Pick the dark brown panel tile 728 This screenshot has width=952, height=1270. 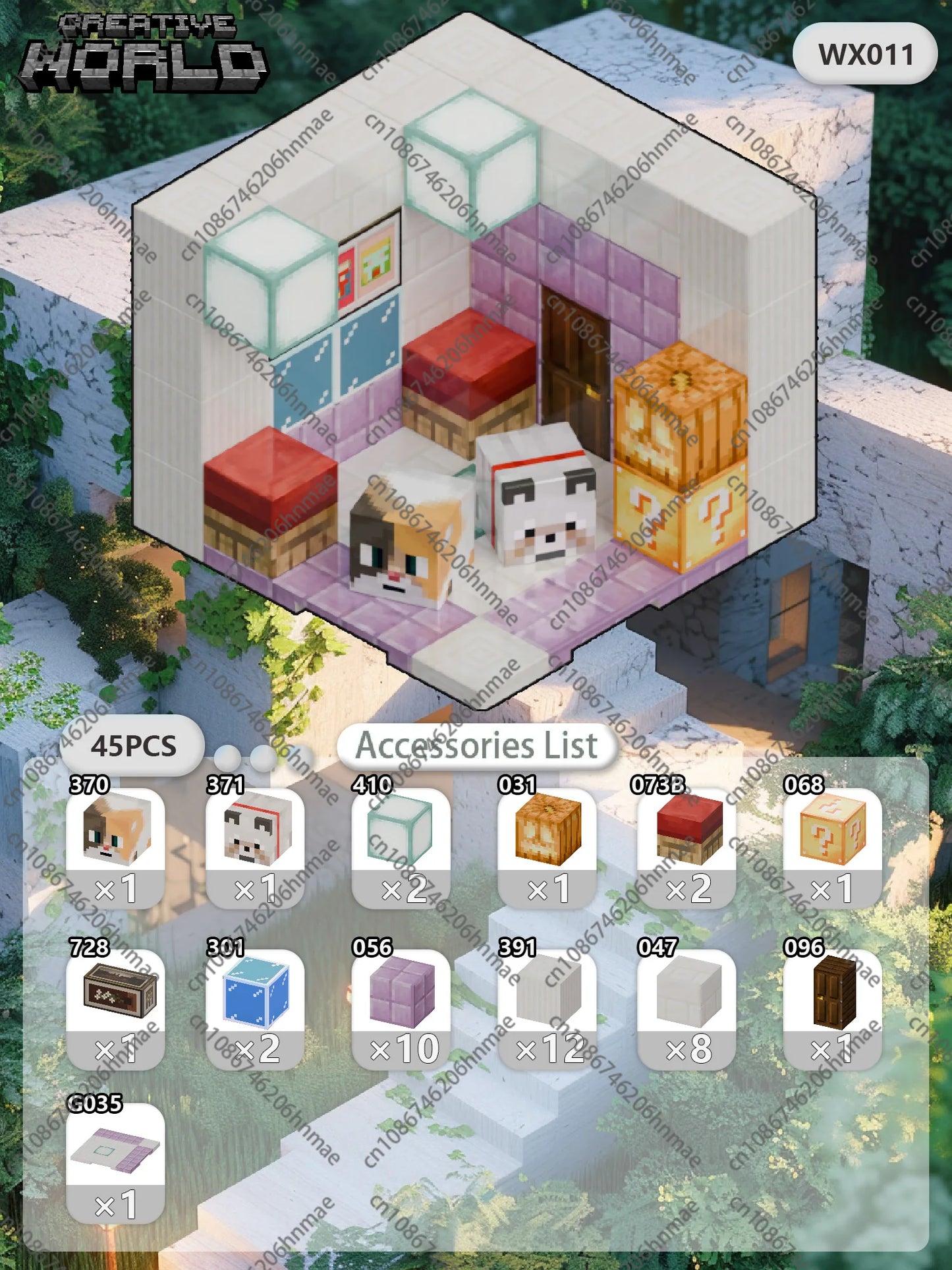(x=115, y=1008)
